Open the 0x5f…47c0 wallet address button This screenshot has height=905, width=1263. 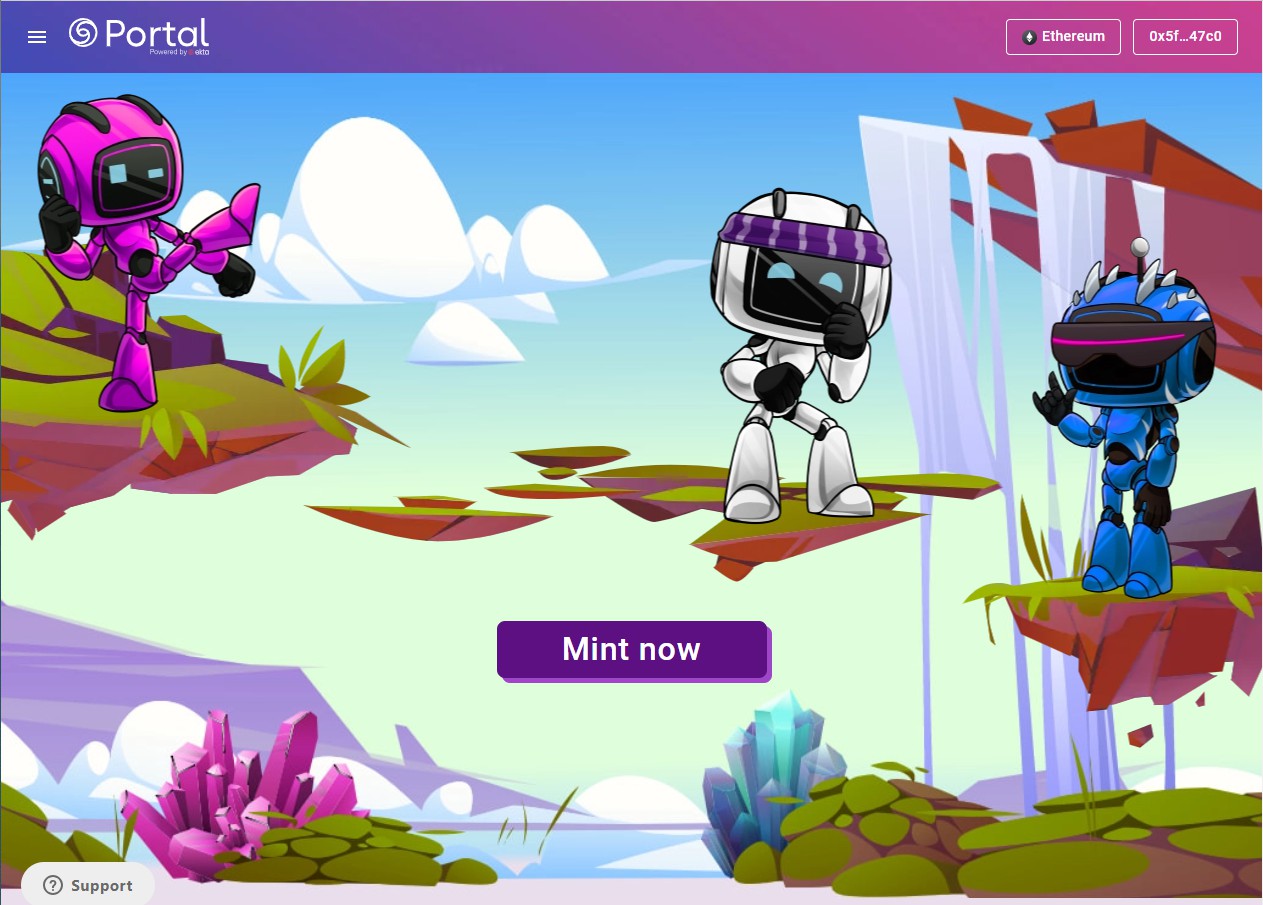click(1185, 37)
